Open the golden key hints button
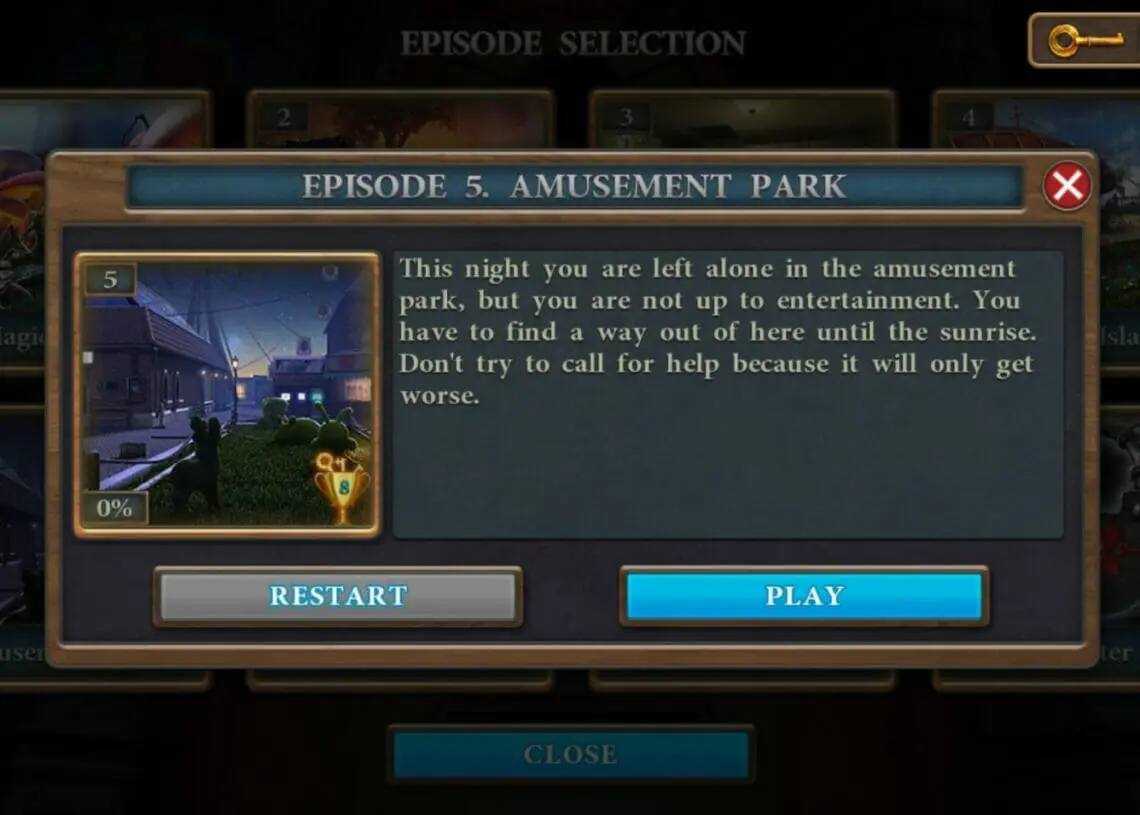Viewport: 1140px width, 815px height. (x=1085, y=41)
